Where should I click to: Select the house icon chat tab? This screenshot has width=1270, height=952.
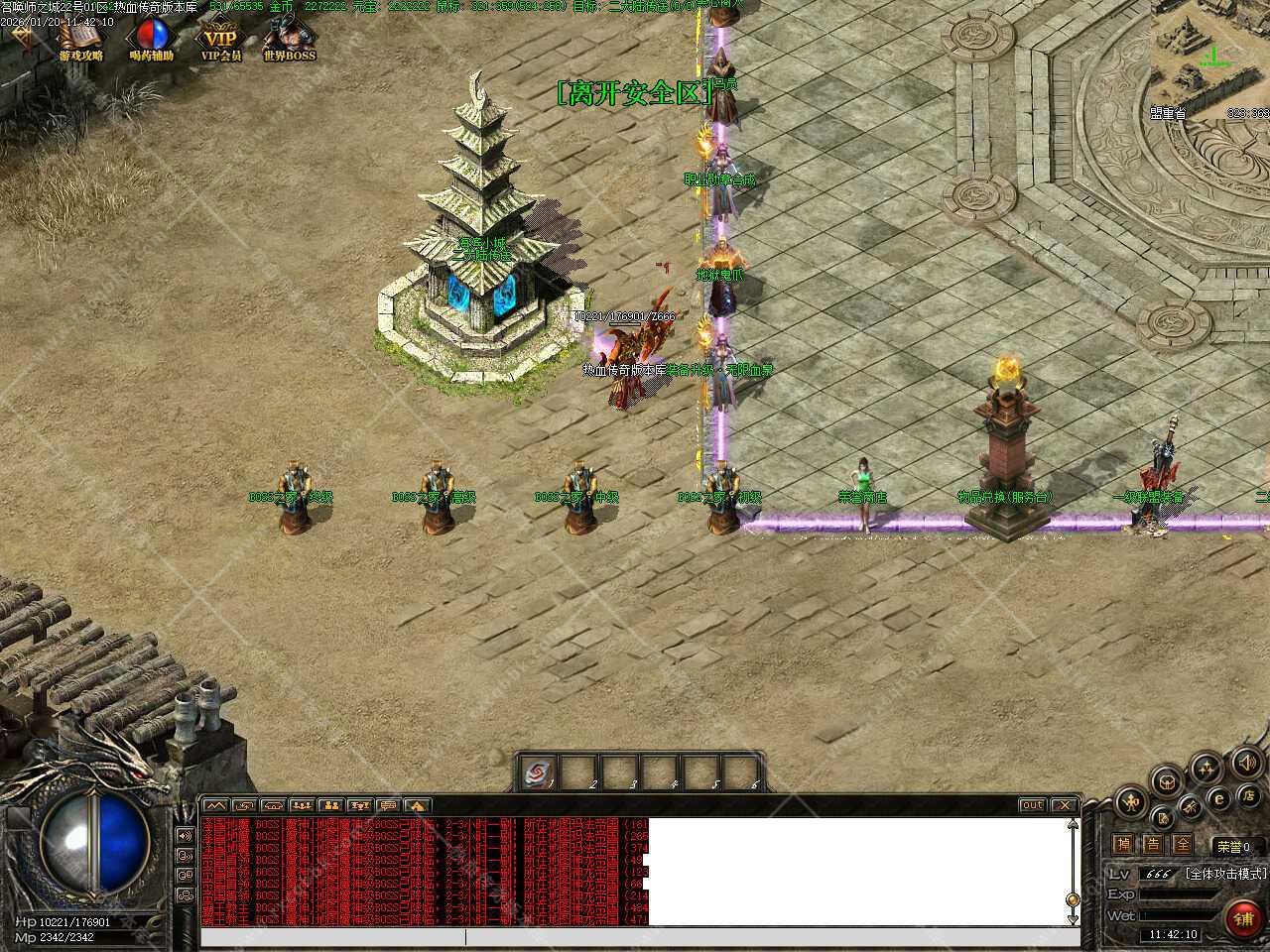pyautogui.click(x=417, y=805)
